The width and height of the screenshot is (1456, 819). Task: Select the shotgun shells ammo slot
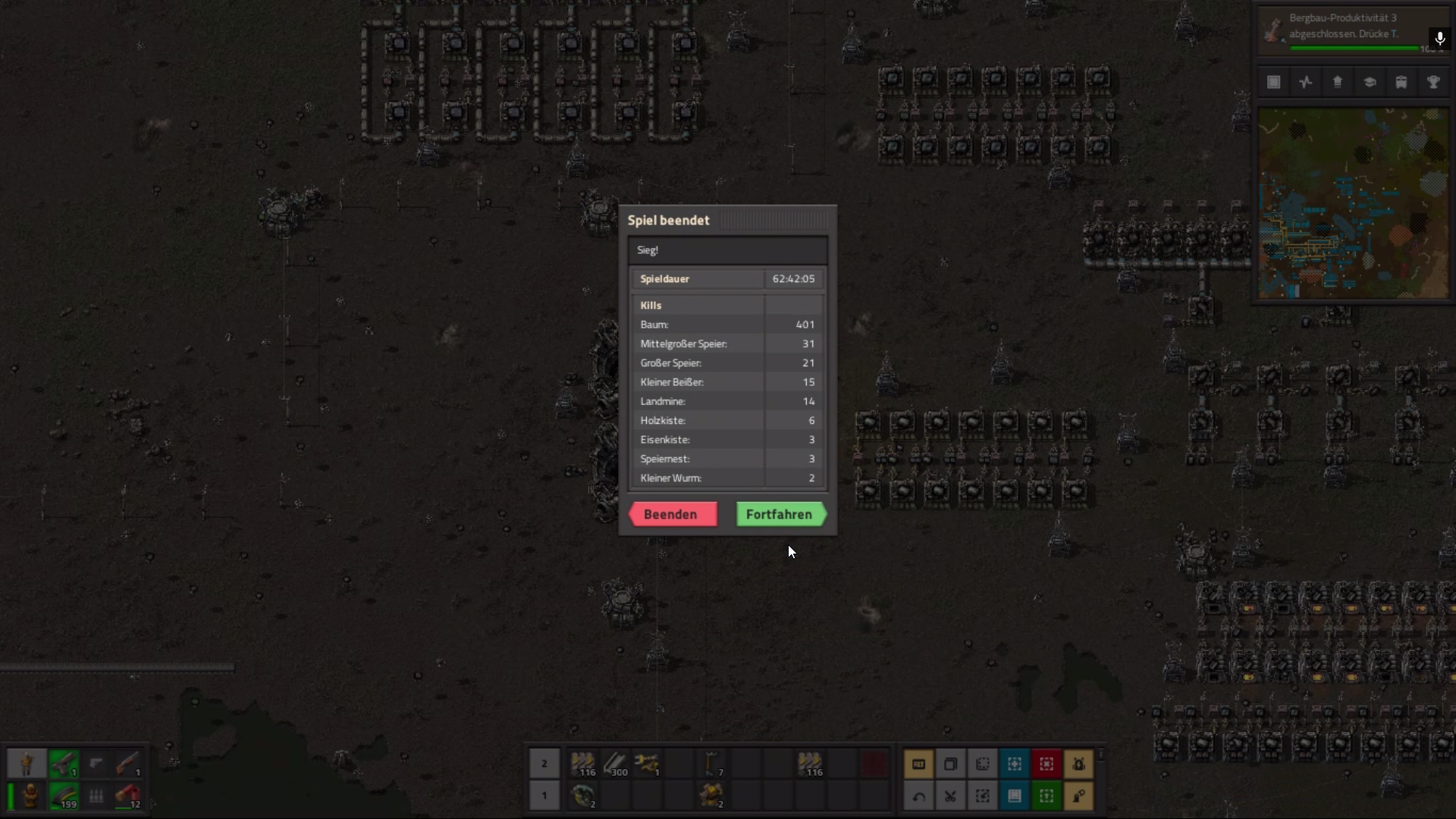(128, 795)
